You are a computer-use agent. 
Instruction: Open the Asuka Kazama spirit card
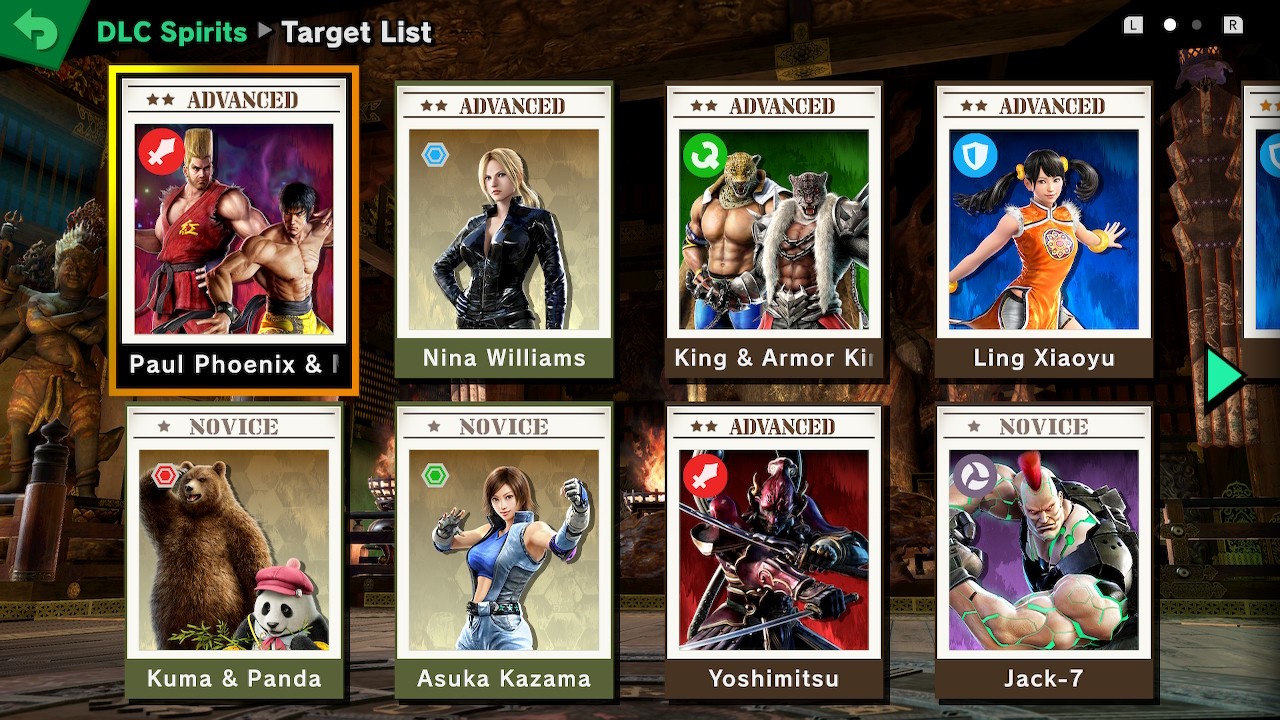coord(504,550)
